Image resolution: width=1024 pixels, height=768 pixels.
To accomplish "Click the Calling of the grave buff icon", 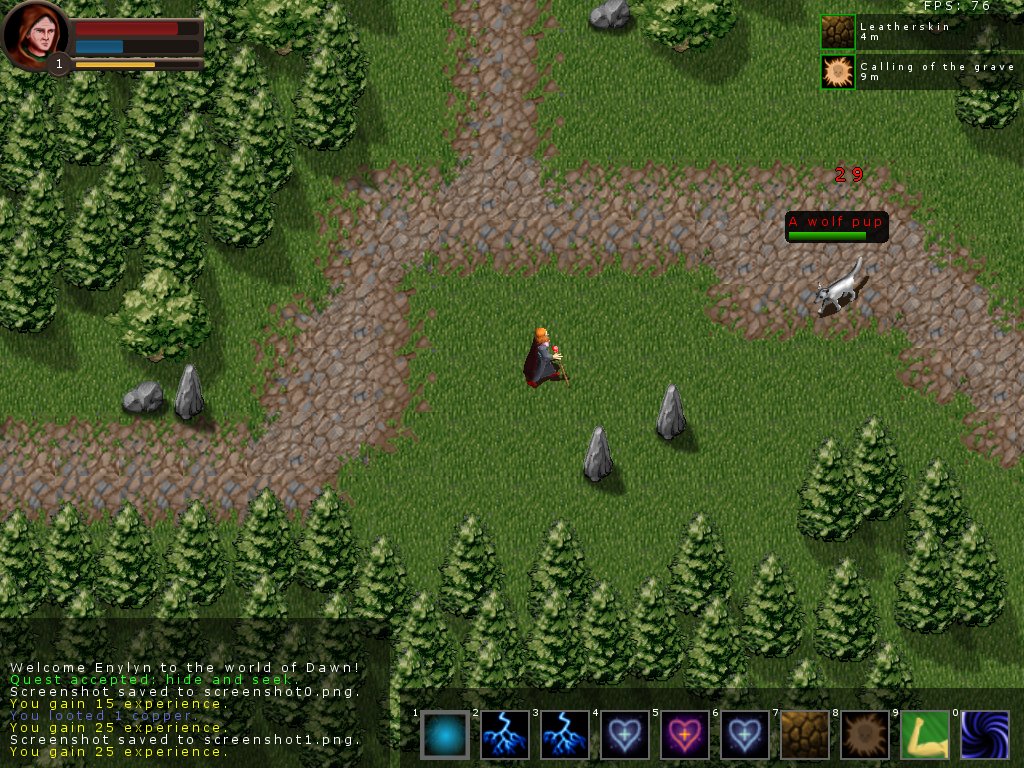I will (x=838, y=72).
